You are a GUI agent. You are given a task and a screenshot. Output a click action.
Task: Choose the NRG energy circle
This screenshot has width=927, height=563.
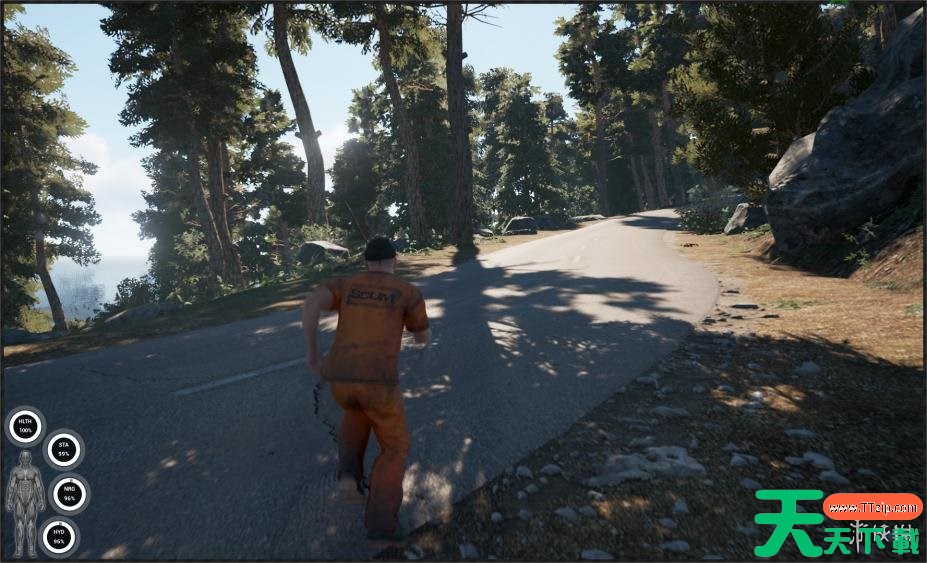tap(70, 494)
